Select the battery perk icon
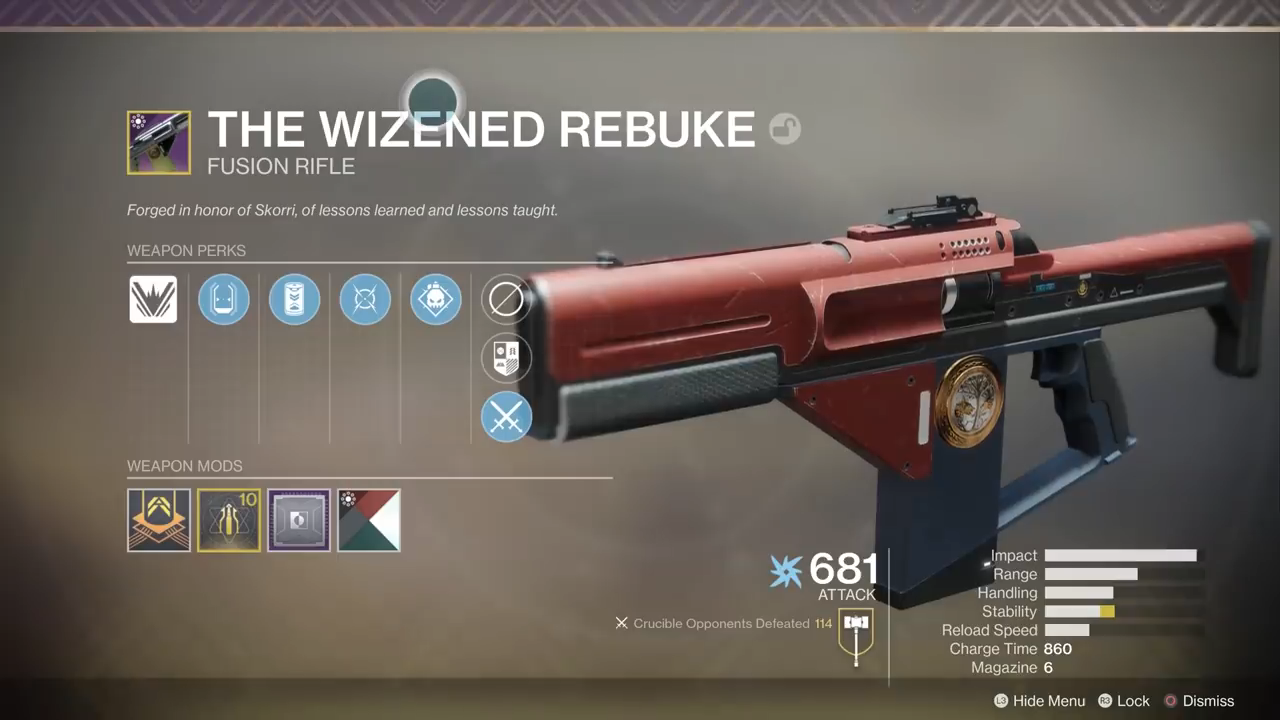Screen dimensions: 1280x720 point(294,299)
